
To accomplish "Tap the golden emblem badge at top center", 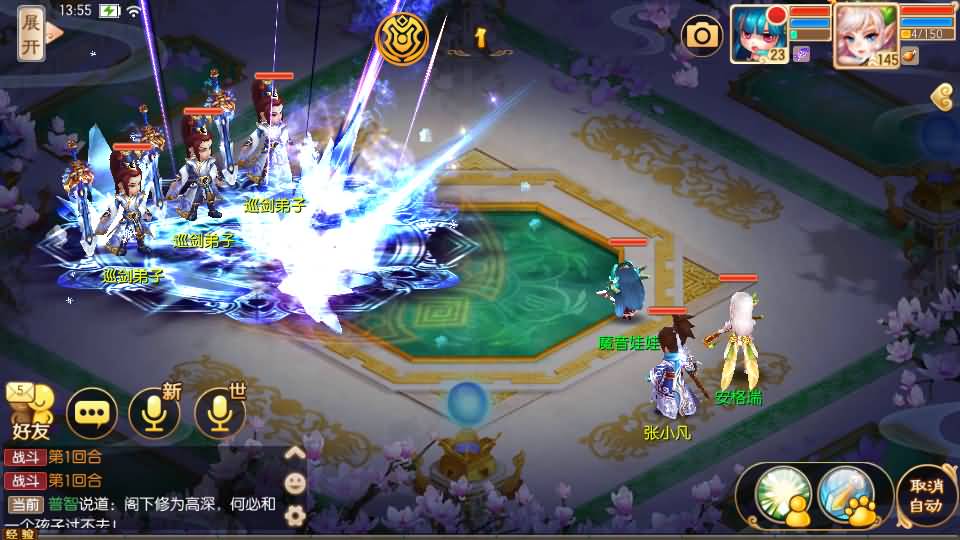I will [x=401, y=38].
